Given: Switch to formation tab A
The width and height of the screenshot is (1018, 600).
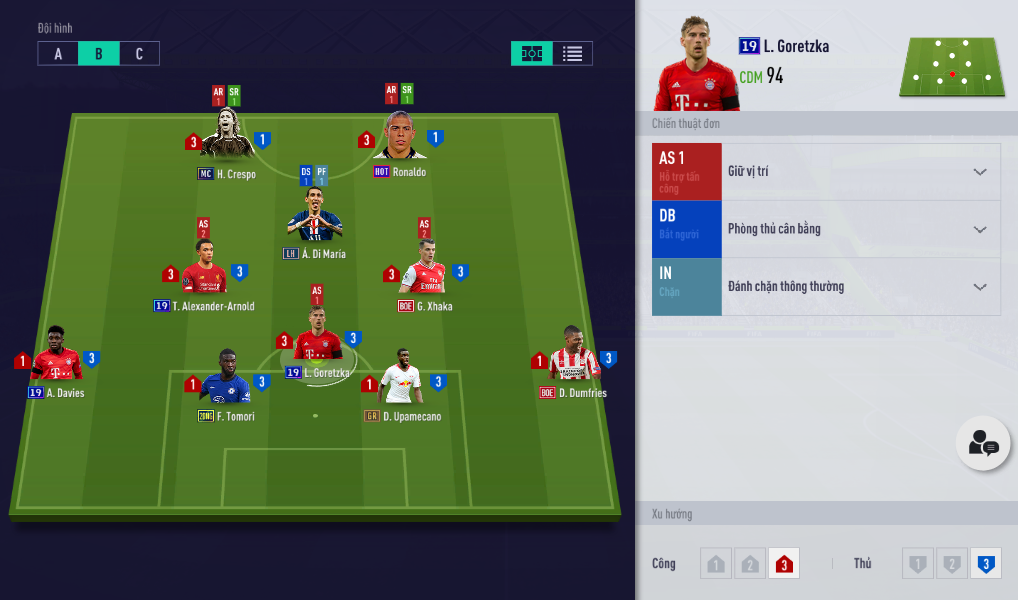Looking at the screenshot, I should click(58, 54).
